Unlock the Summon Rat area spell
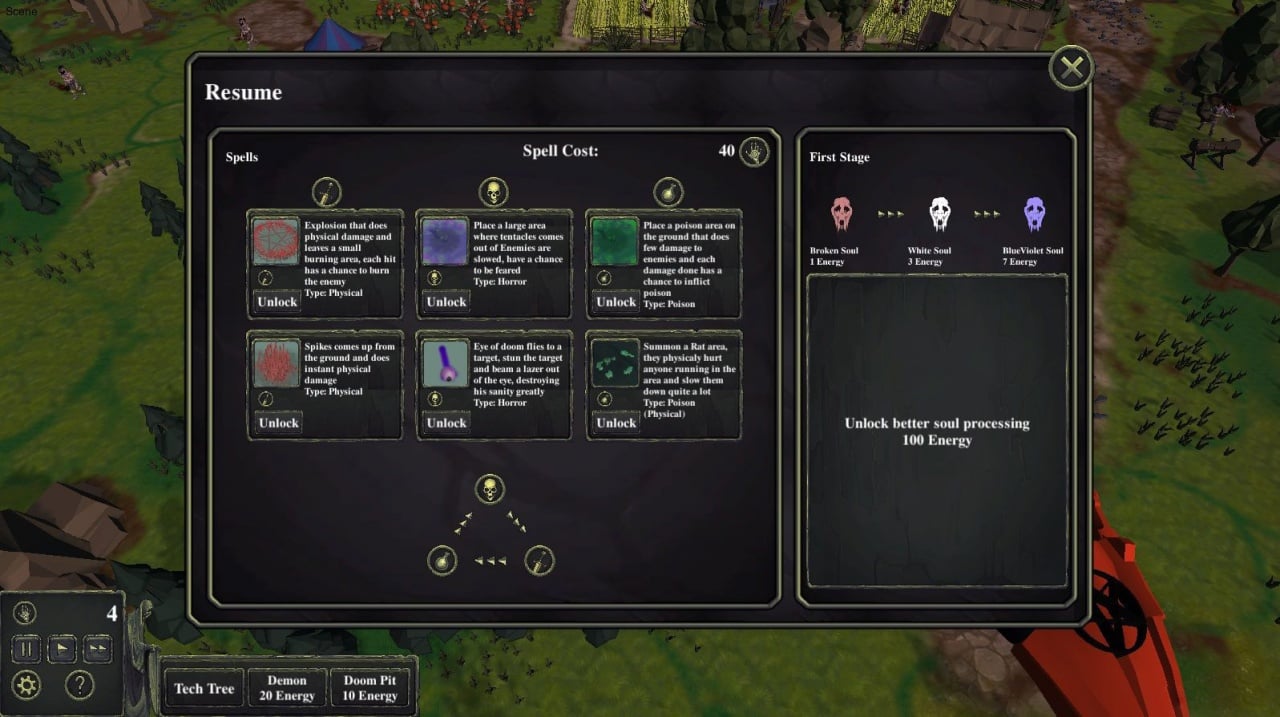 pos(616,423)
